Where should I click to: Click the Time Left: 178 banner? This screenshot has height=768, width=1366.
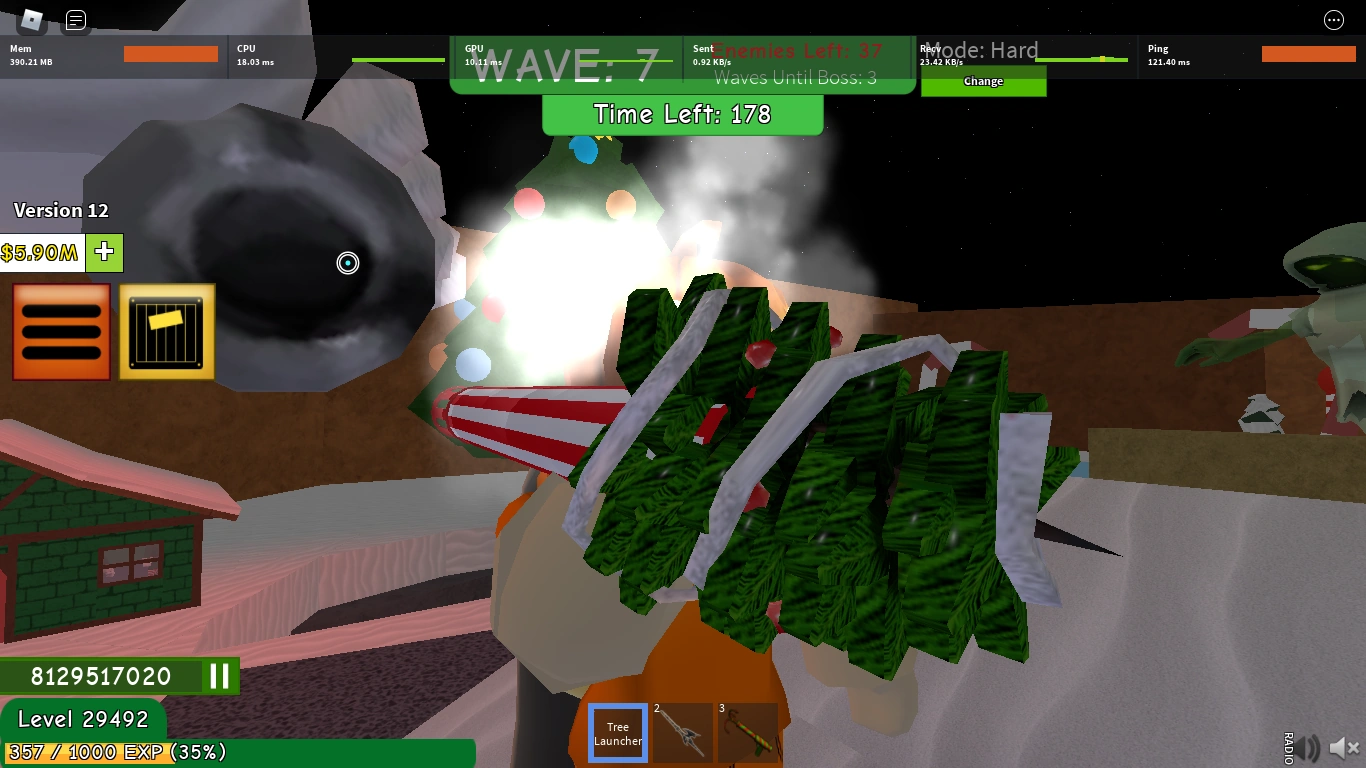[682, 114]
